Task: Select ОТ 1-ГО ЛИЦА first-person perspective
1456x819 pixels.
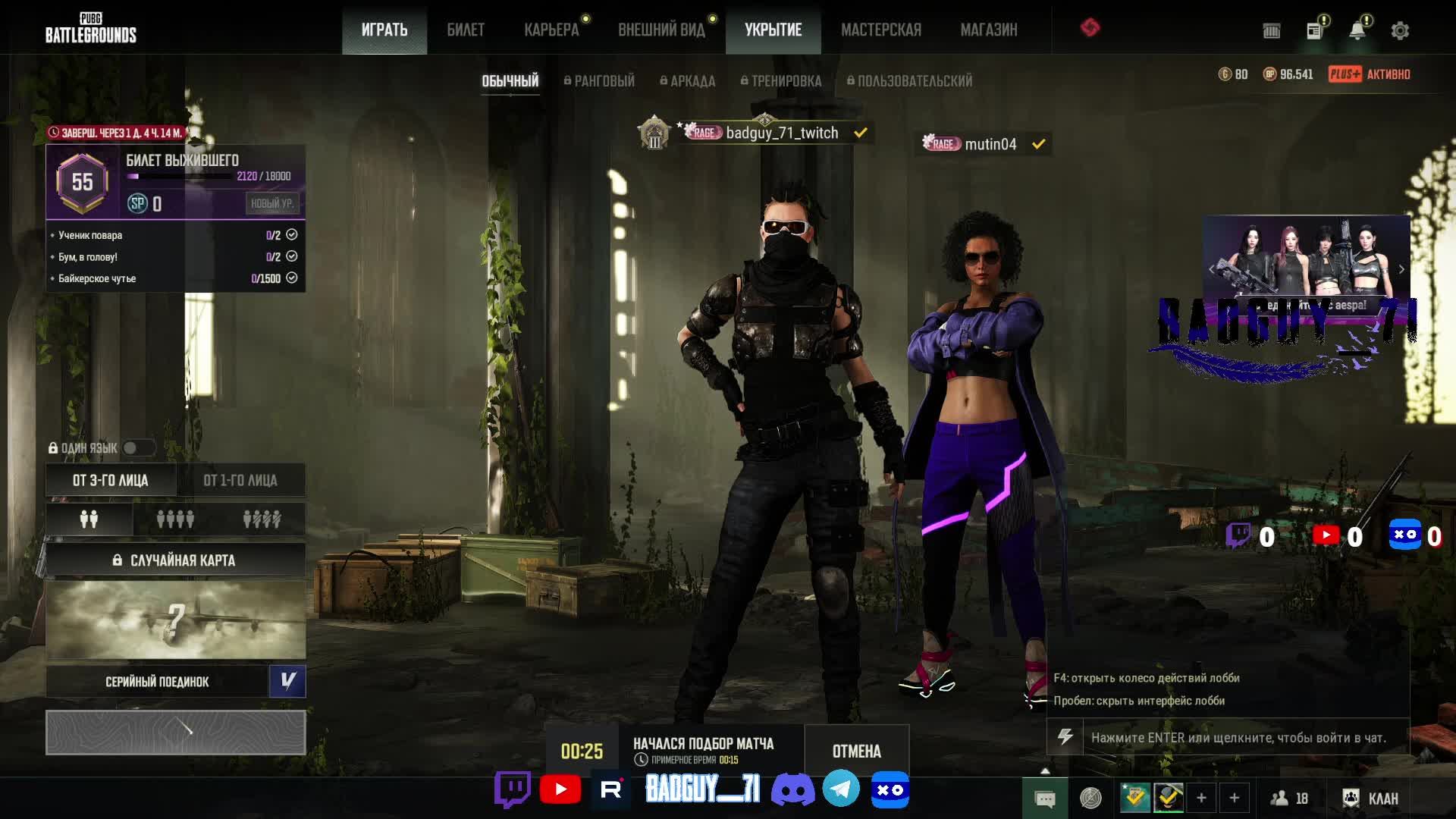Action: (x=240, y=480)
